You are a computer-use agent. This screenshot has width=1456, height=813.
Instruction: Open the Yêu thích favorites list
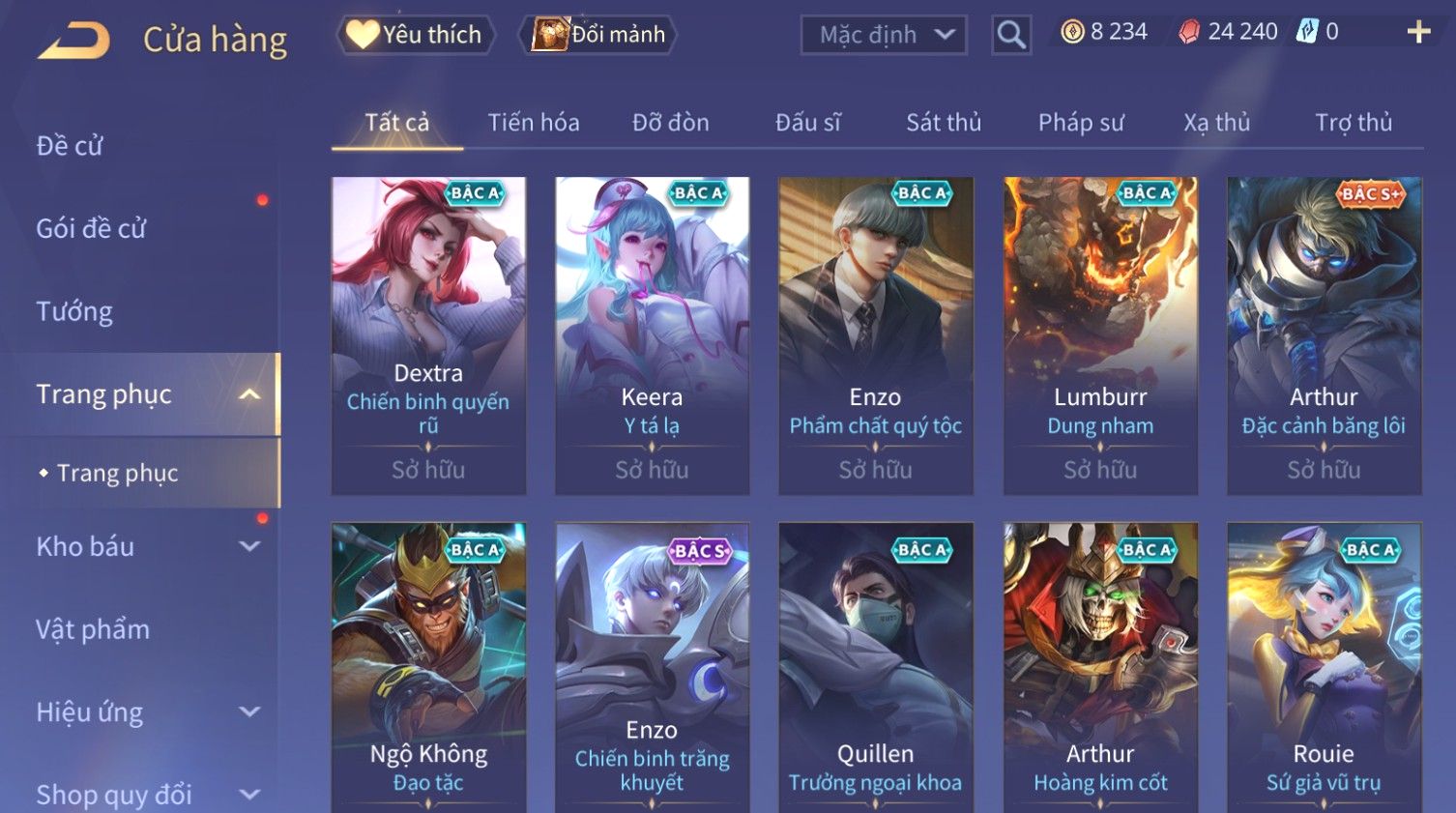416,35
